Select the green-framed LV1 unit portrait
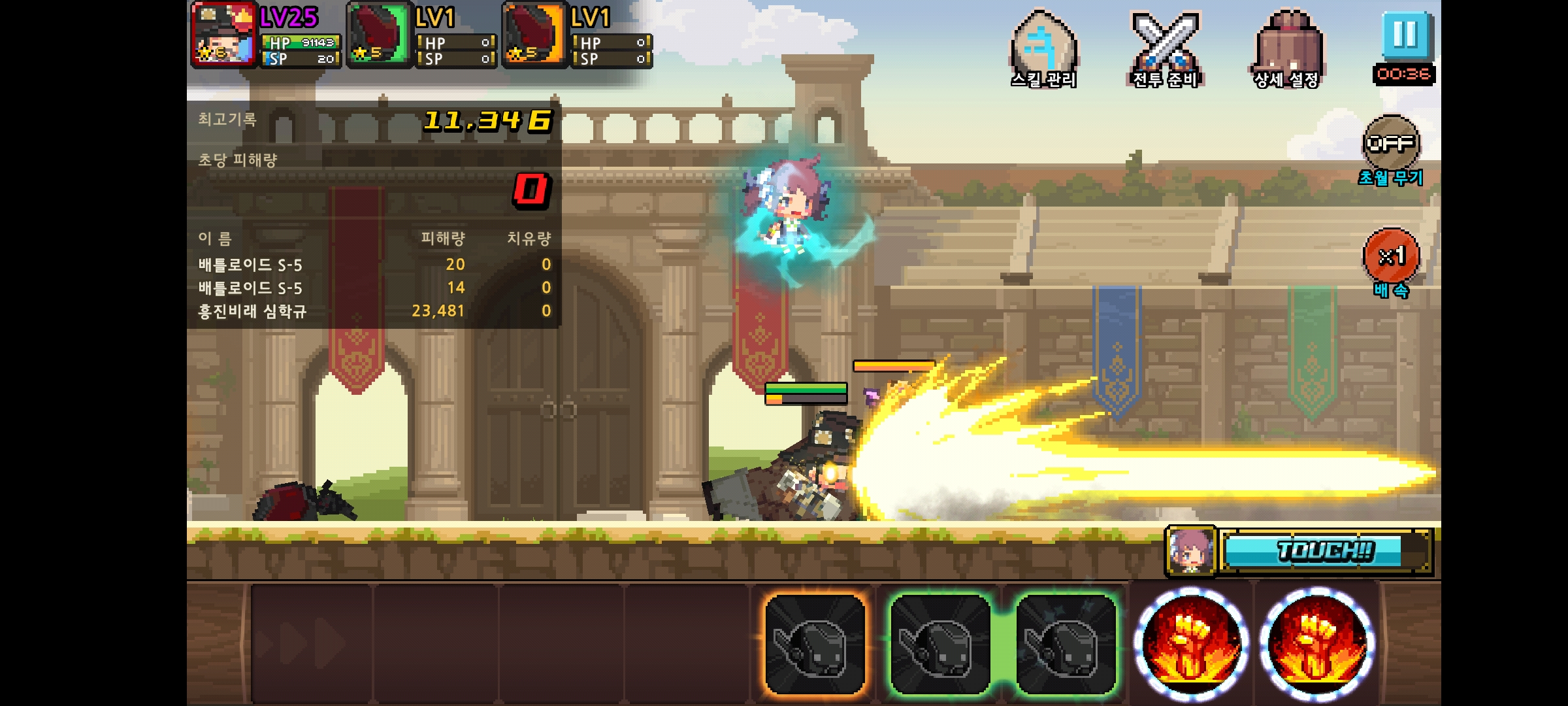Image resolution: width=1568 pixels, height=706 pixels. click(x=378, y=35)
